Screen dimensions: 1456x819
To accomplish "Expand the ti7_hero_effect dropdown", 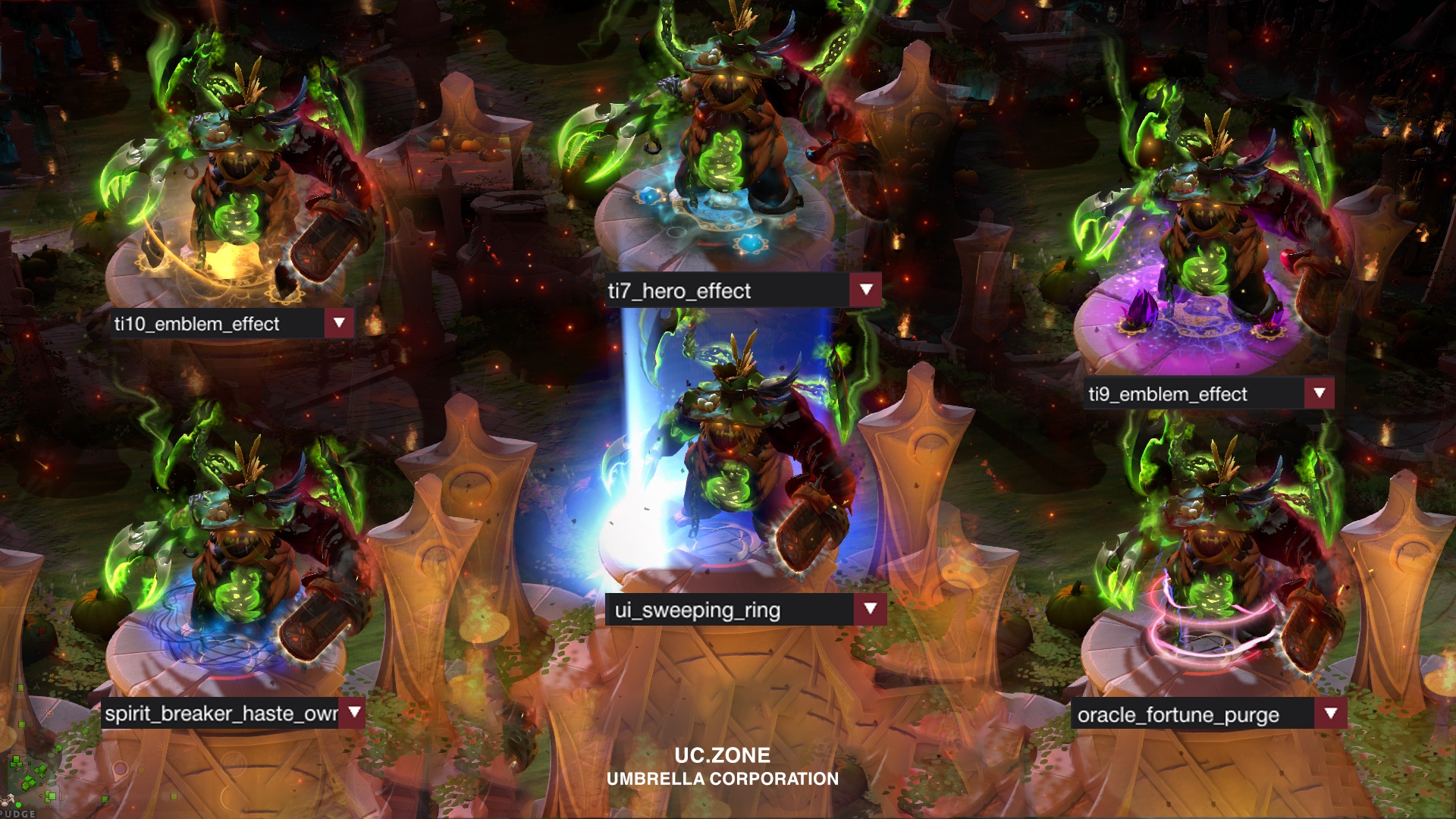I will pos(866,290).
